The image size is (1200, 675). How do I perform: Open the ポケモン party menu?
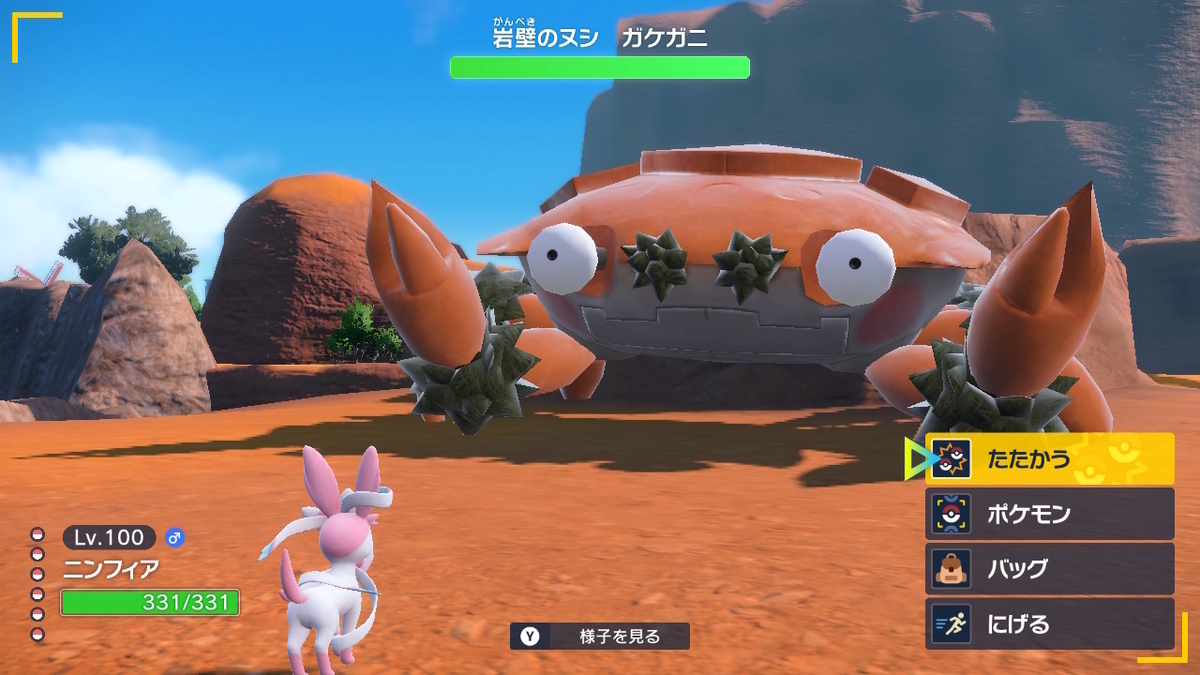[x=1049, y=514]
